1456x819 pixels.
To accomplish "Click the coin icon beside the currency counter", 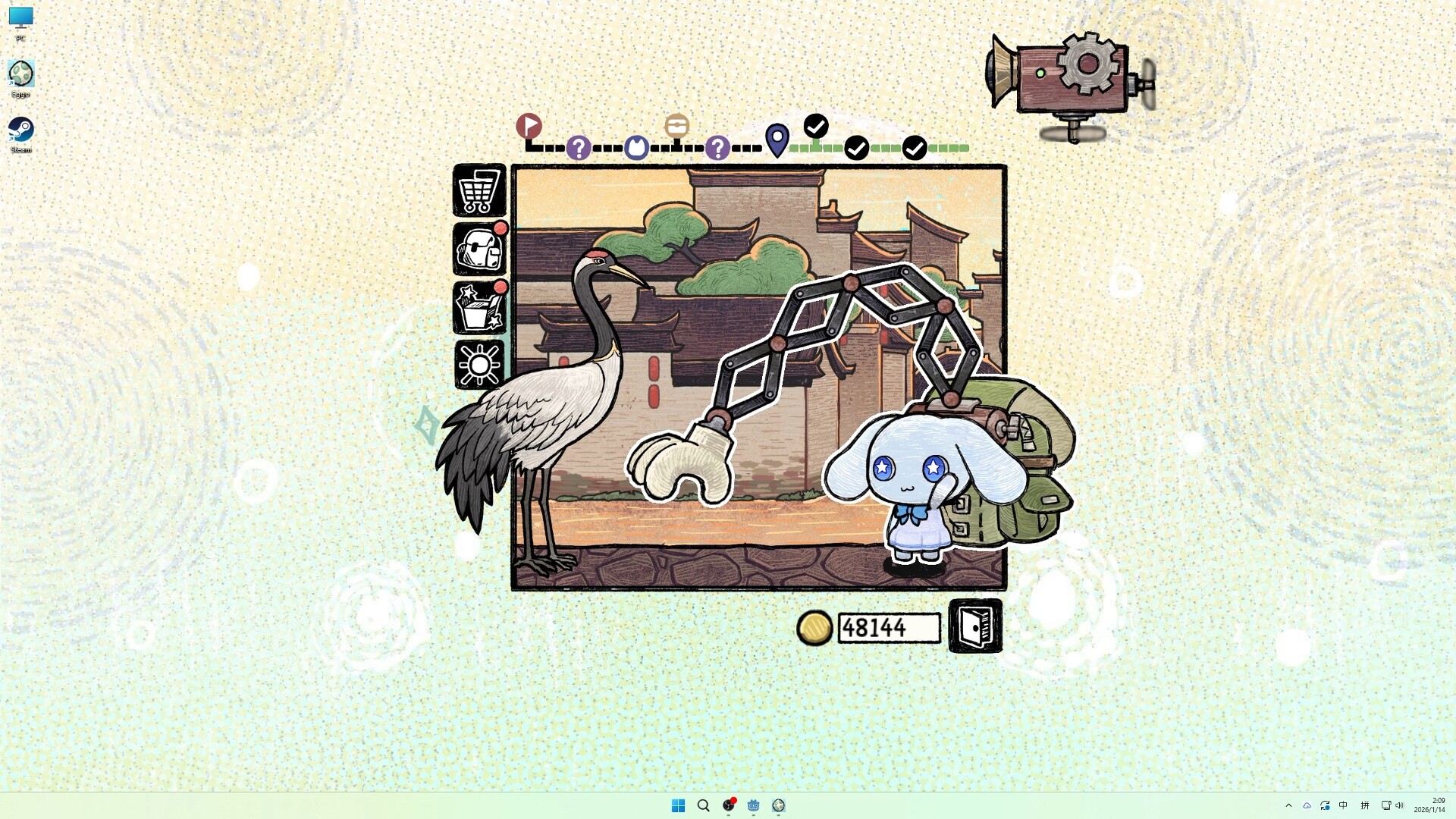I will tap(815, 628).
